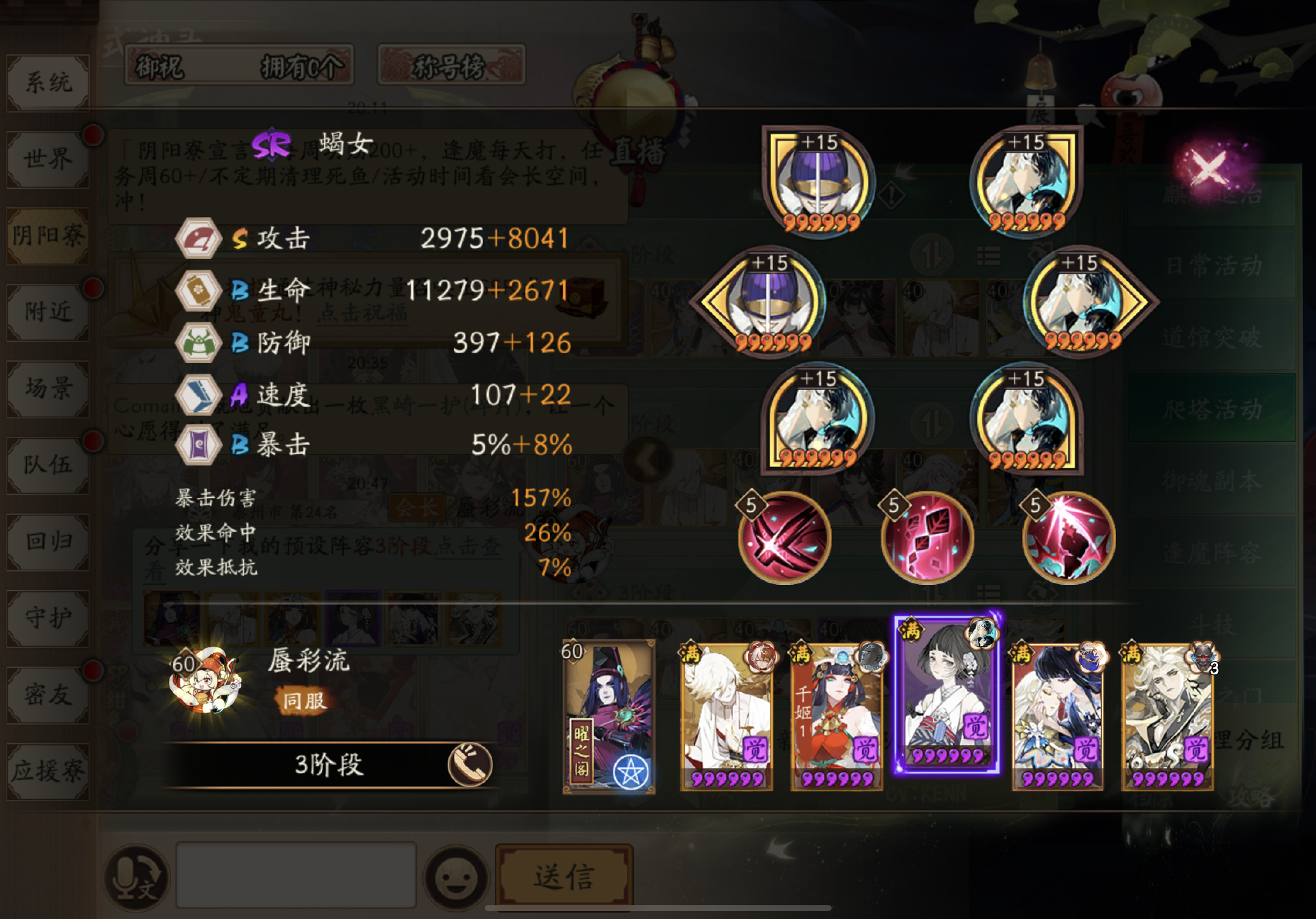Open the 世界 chat channel

point(48,159)
